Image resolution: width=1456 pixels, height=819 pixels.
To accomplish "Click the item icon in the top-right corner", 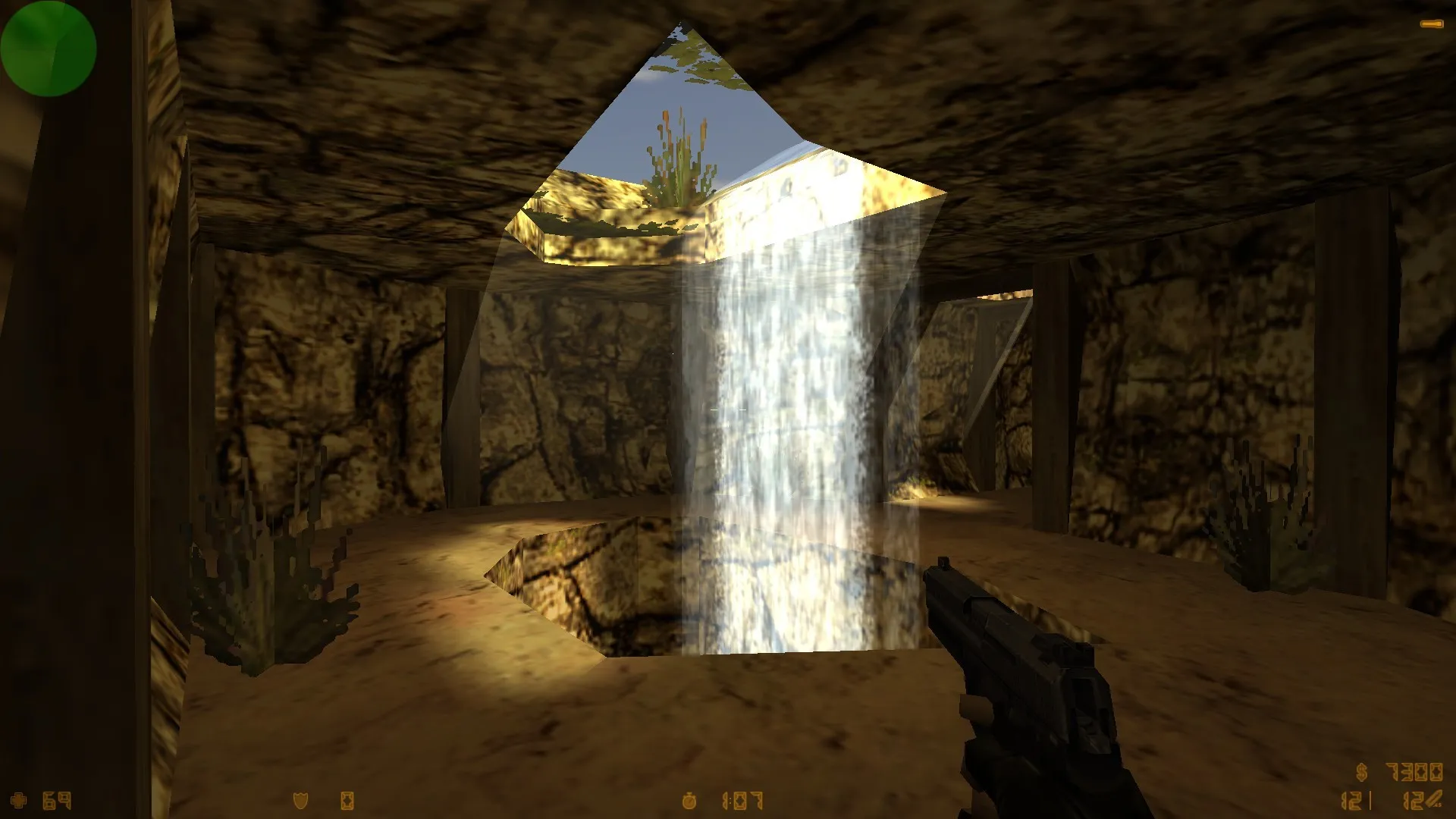I will [x=1432, y=24].
